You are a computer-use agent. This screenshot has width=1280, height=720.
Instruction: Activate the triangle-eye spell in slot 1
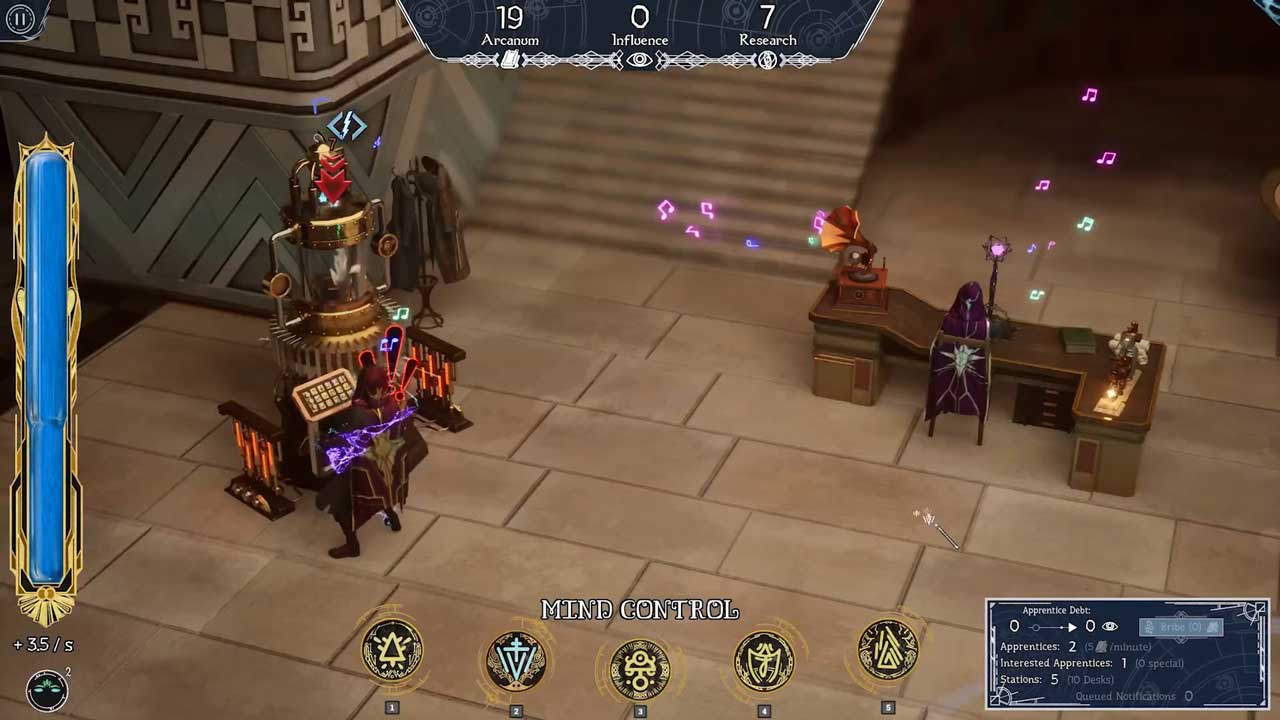point(392,654)
